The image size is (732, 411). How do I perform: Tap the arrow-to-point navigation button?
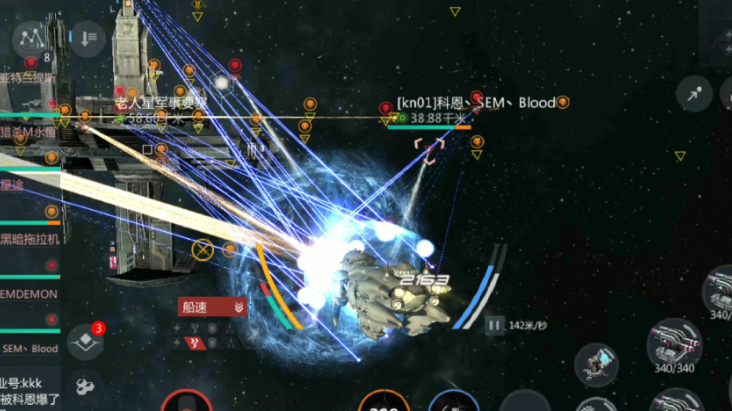click(693, 94)
